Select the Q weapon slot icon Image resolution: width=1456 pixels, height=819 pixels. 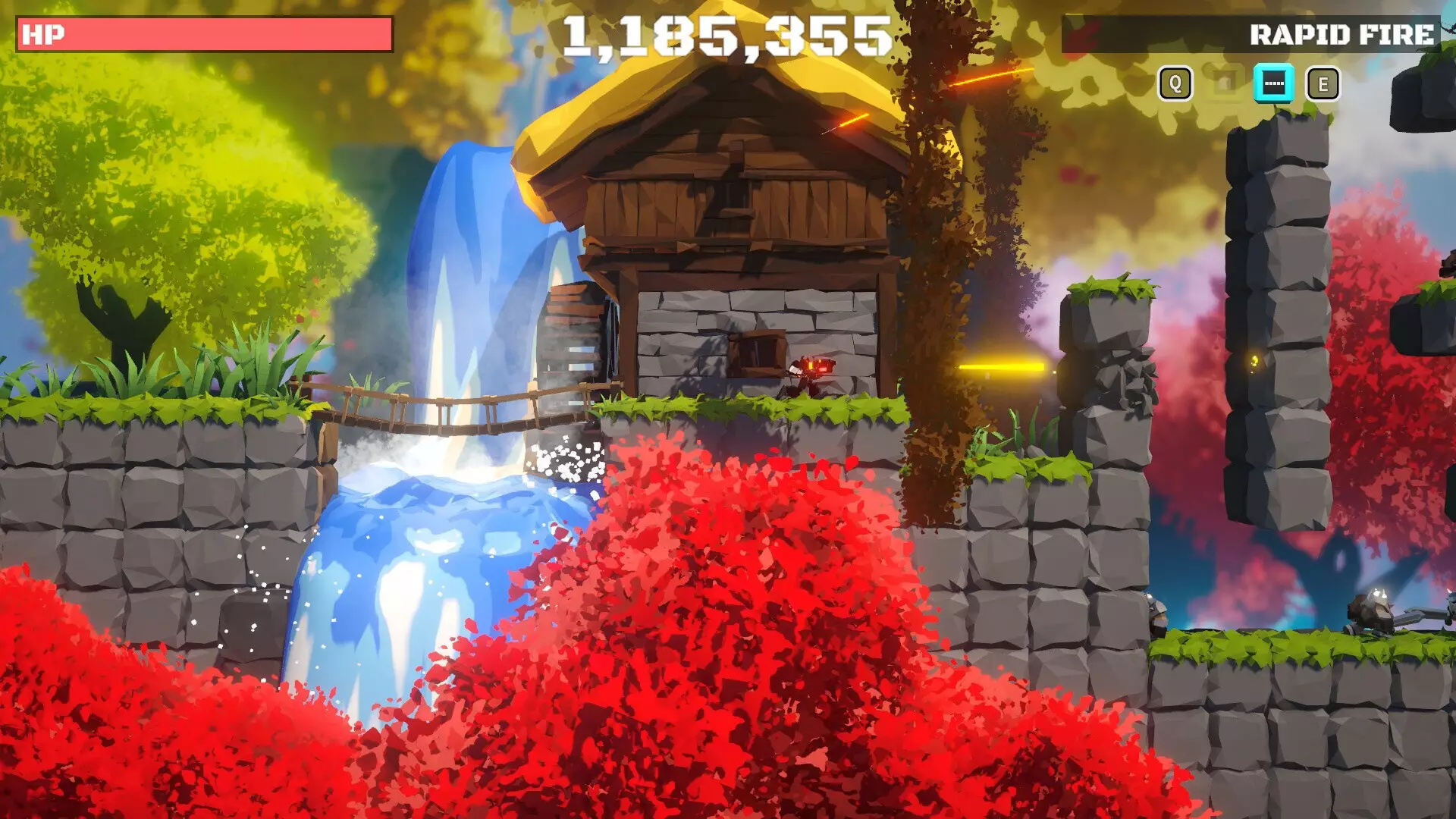pyautogui.click(x=1175, y=83)
